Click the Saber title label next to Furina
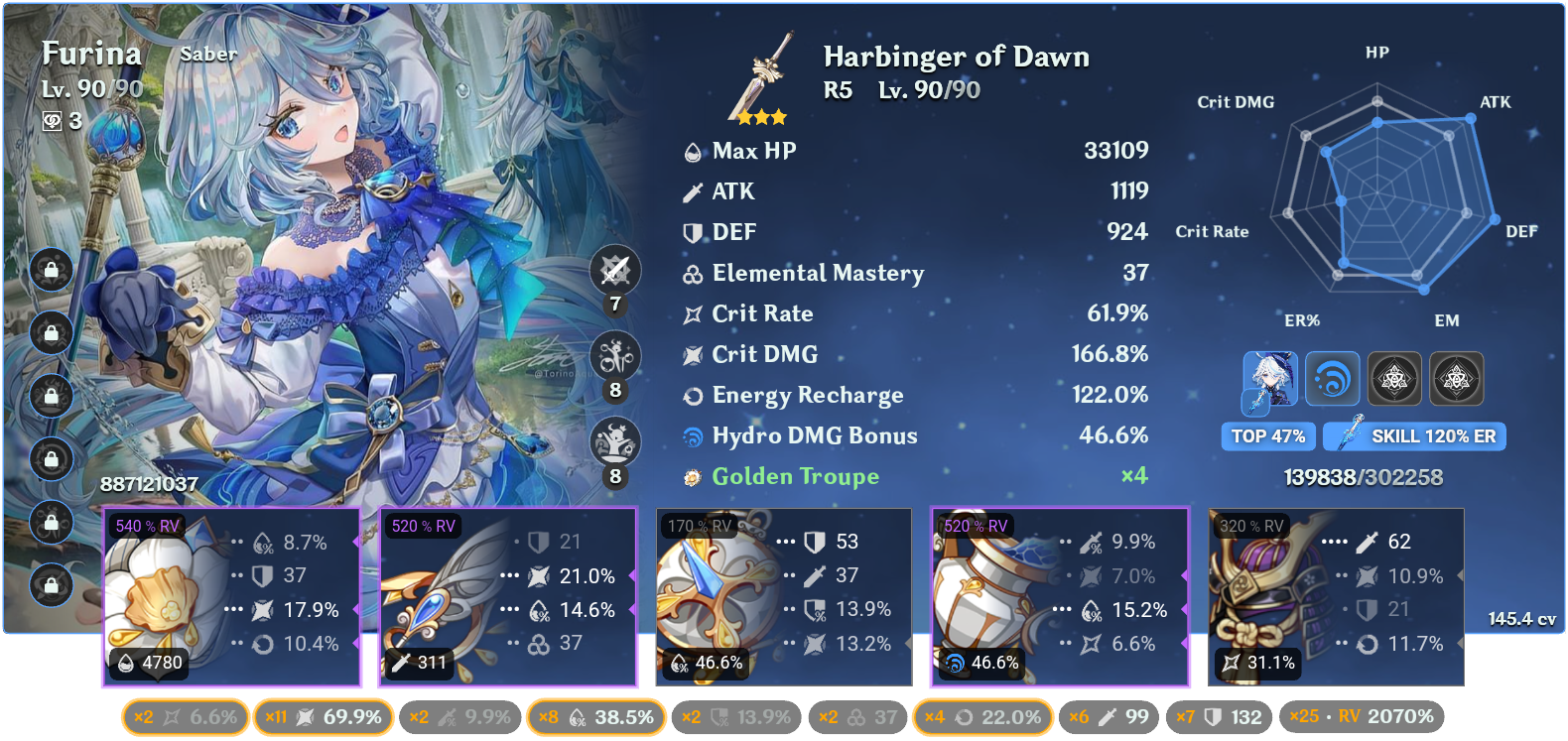Screen dimensions: 1568x741 [210, 55]
